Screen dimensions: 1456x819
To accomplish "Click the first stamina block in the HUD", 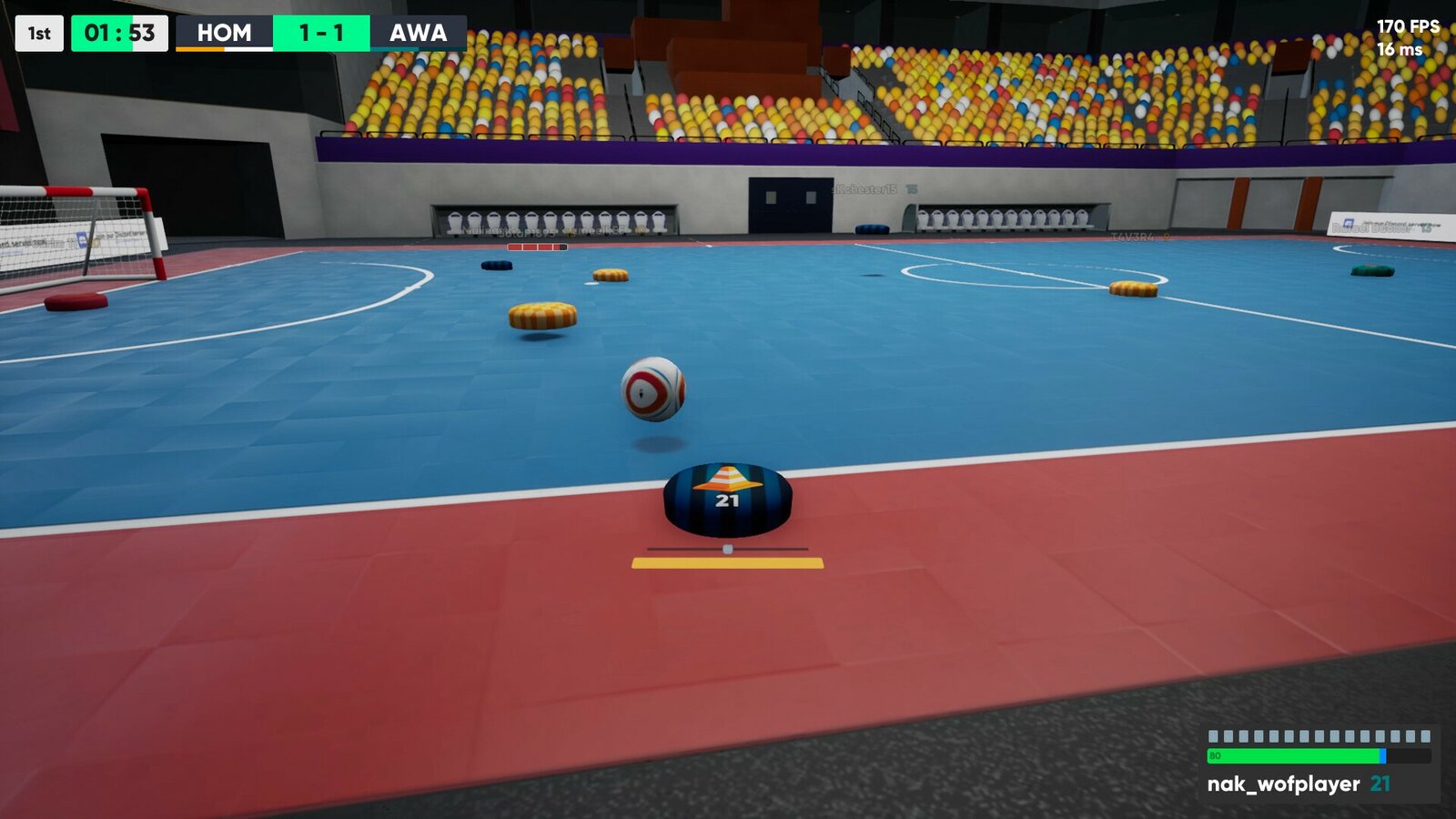I will point(1213,737).
